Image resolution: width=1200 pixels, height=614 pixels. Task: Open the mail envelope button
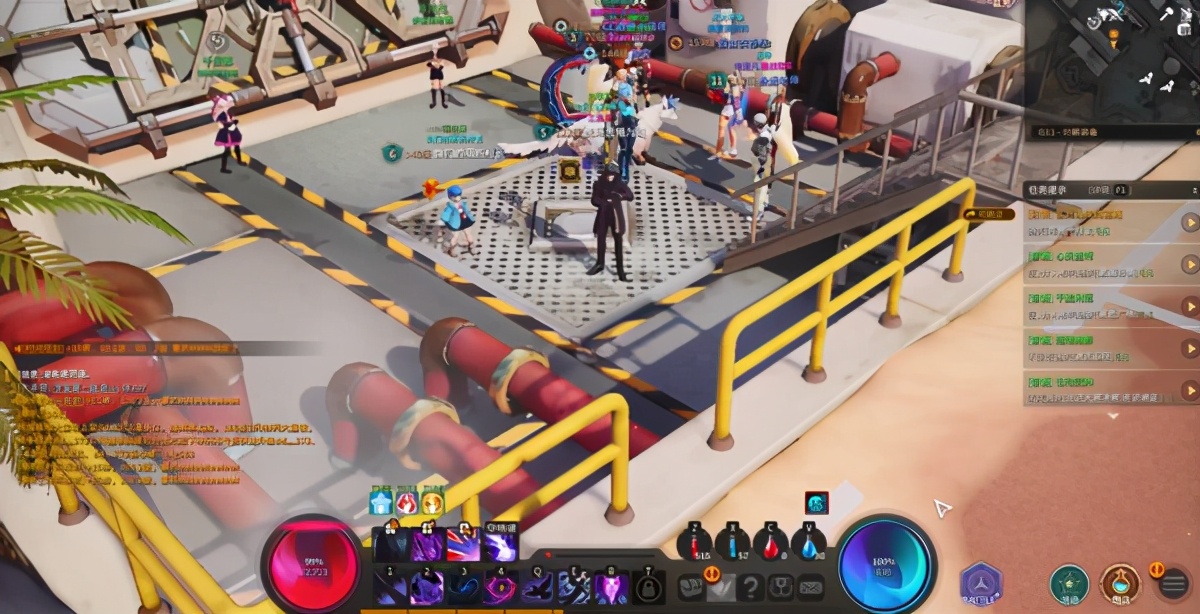point(811,587)
